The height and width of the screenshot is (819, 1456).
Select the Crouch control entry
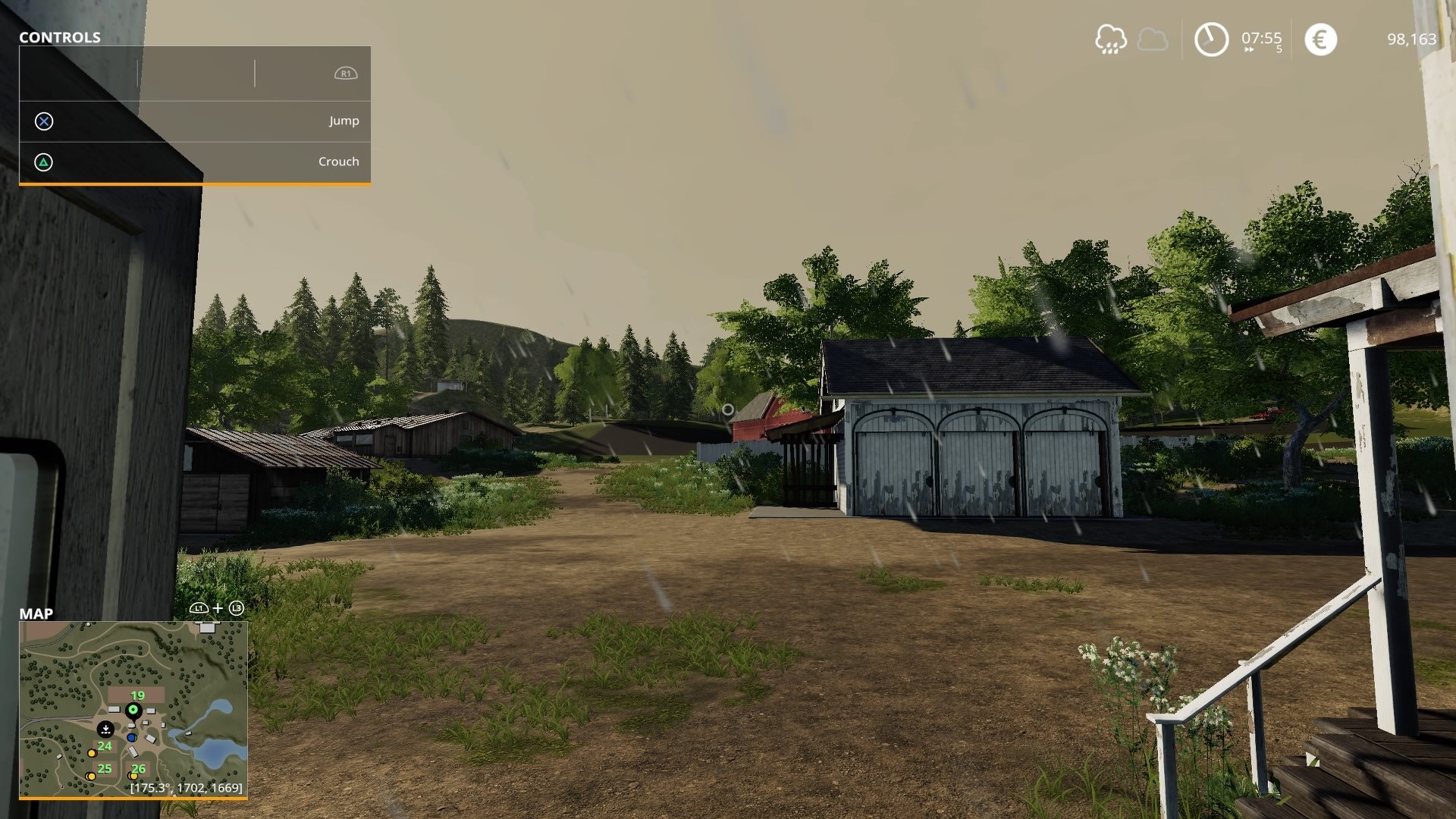(x=338, y=161)
